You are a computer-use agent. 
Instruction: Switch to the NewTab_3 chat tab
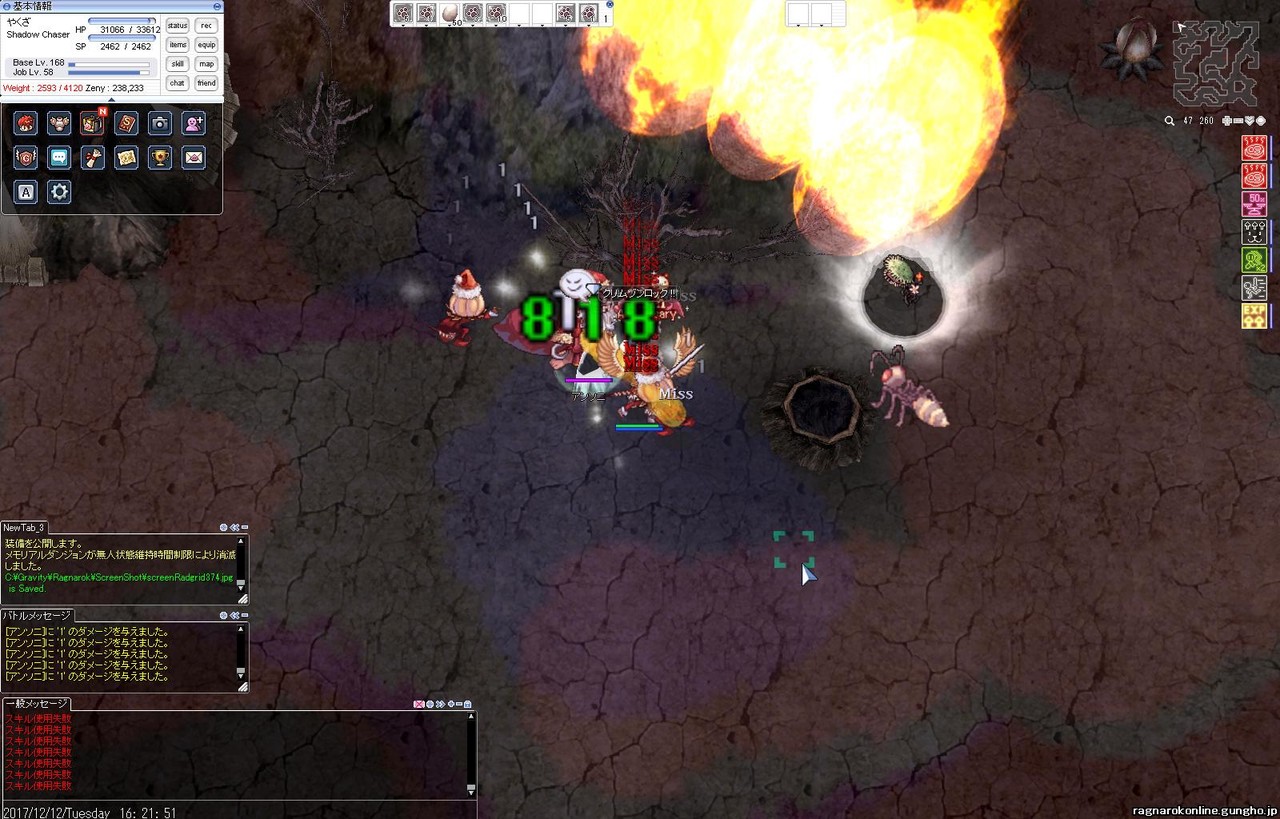[25, 528]
